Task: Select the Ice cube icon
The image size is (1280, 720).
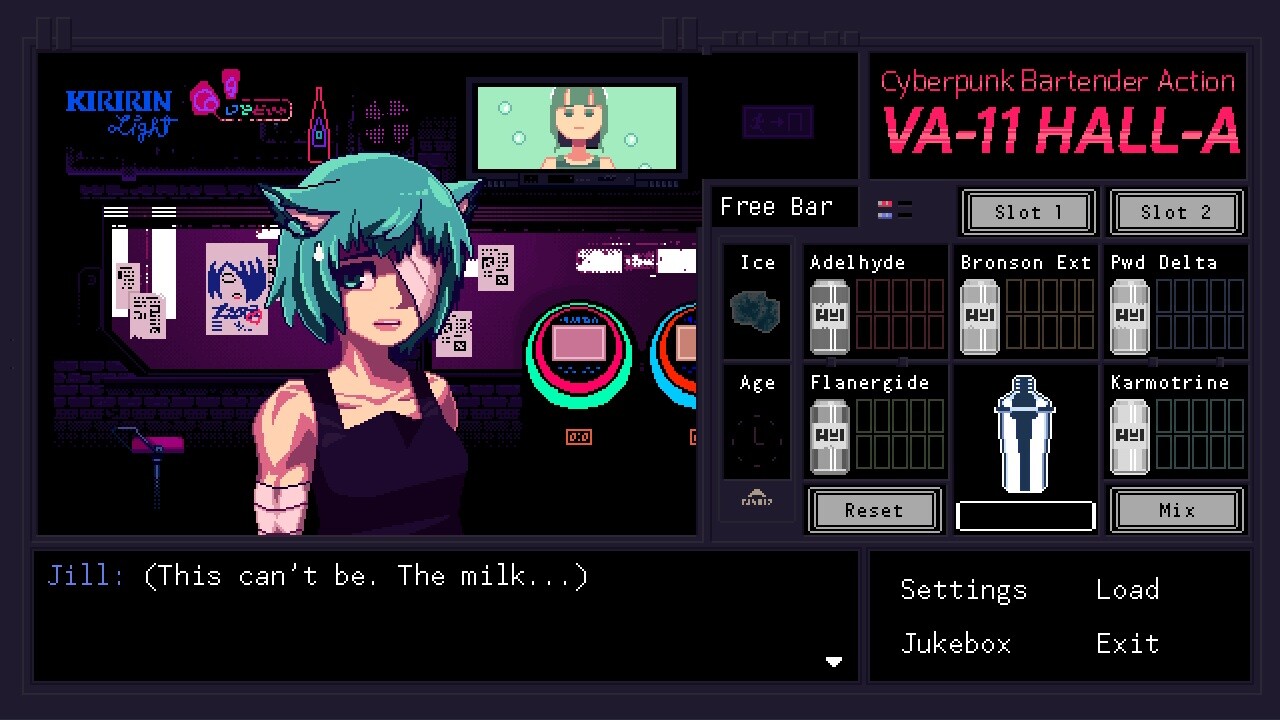Action: point(756,310)
